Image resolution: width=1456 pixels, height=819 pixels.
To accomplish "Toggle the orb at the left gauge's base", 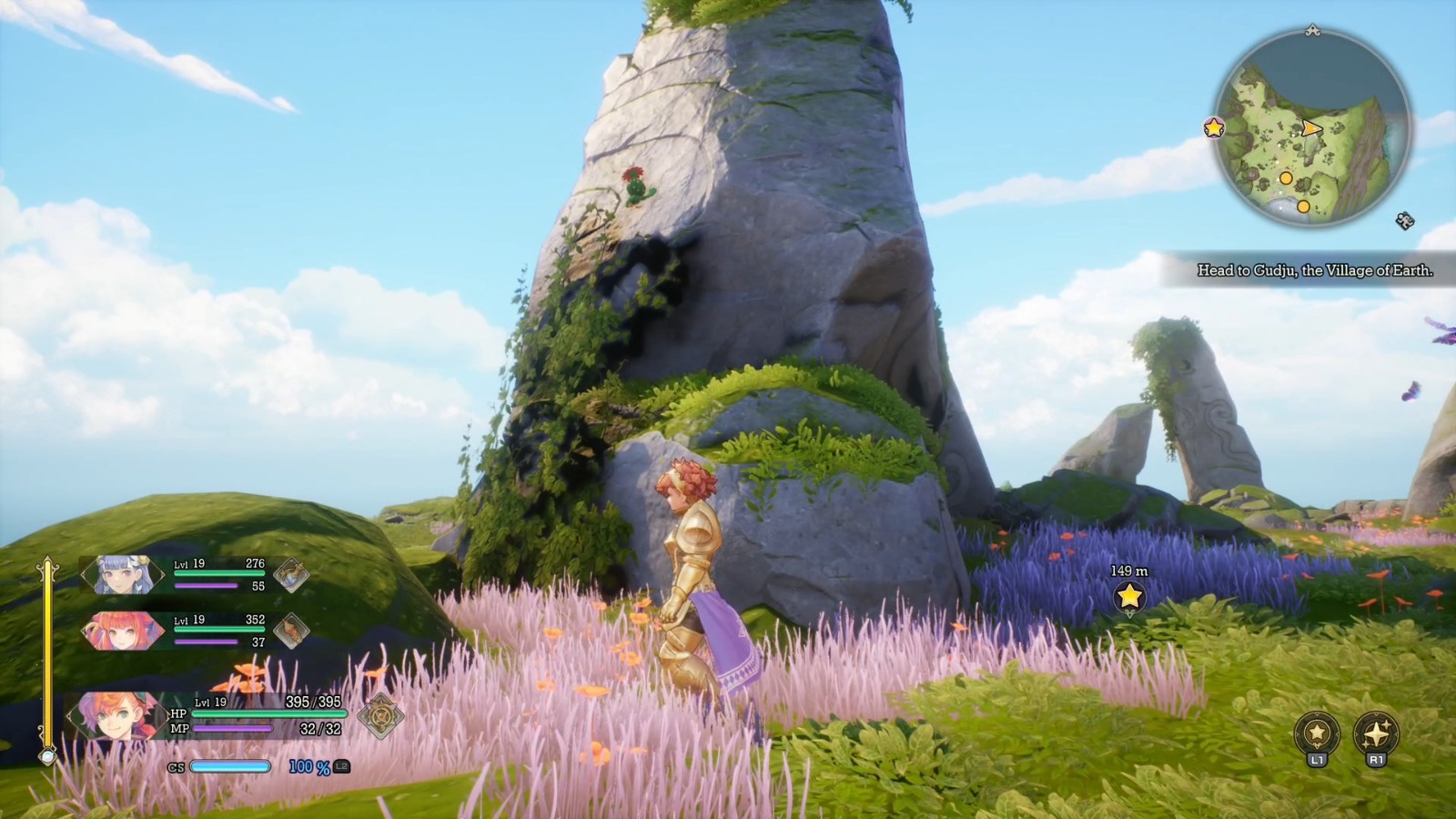I will tap(47, 758).
